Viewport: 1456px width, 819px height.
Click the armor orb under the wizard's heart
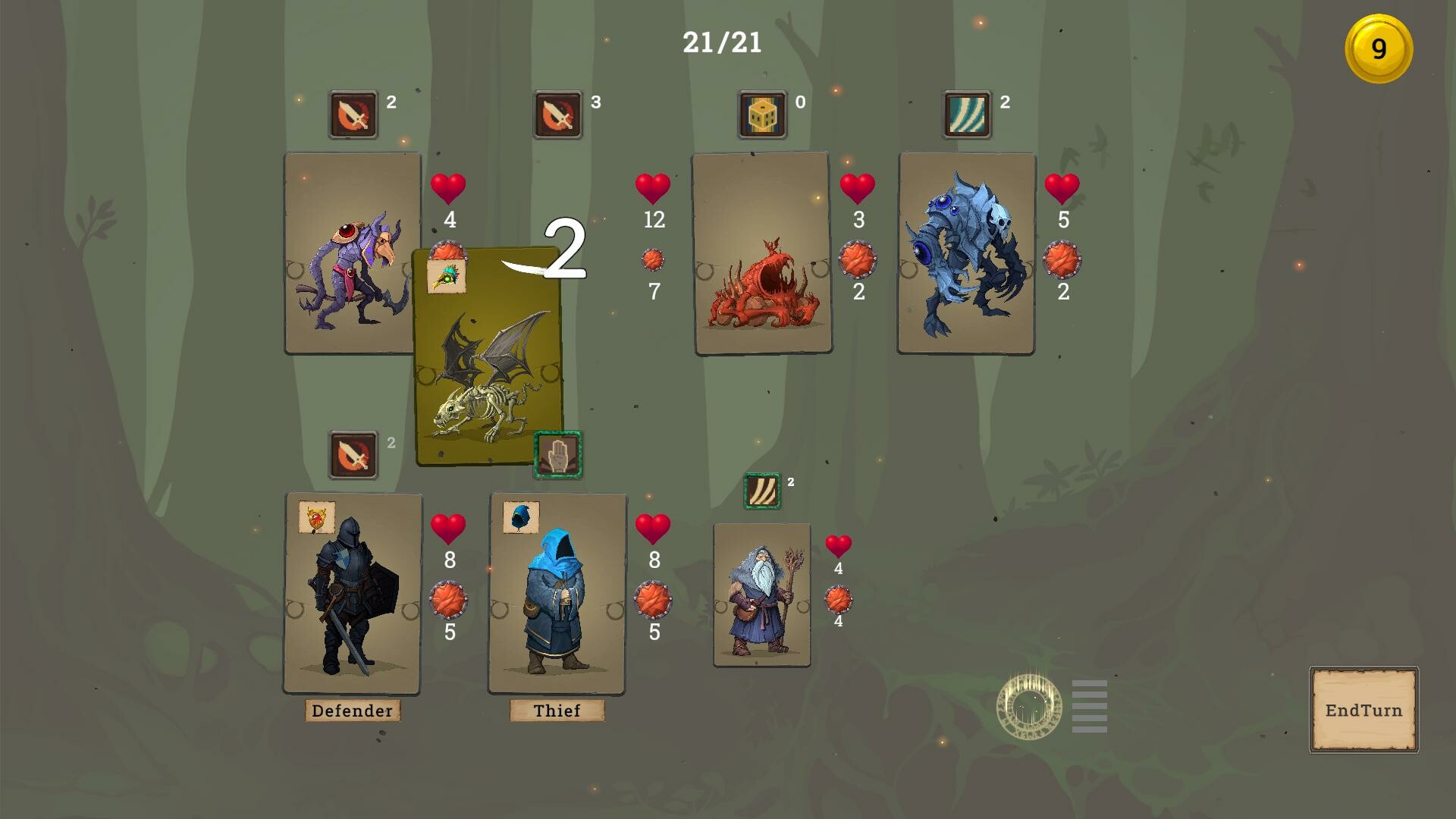(x=837, y=599)
